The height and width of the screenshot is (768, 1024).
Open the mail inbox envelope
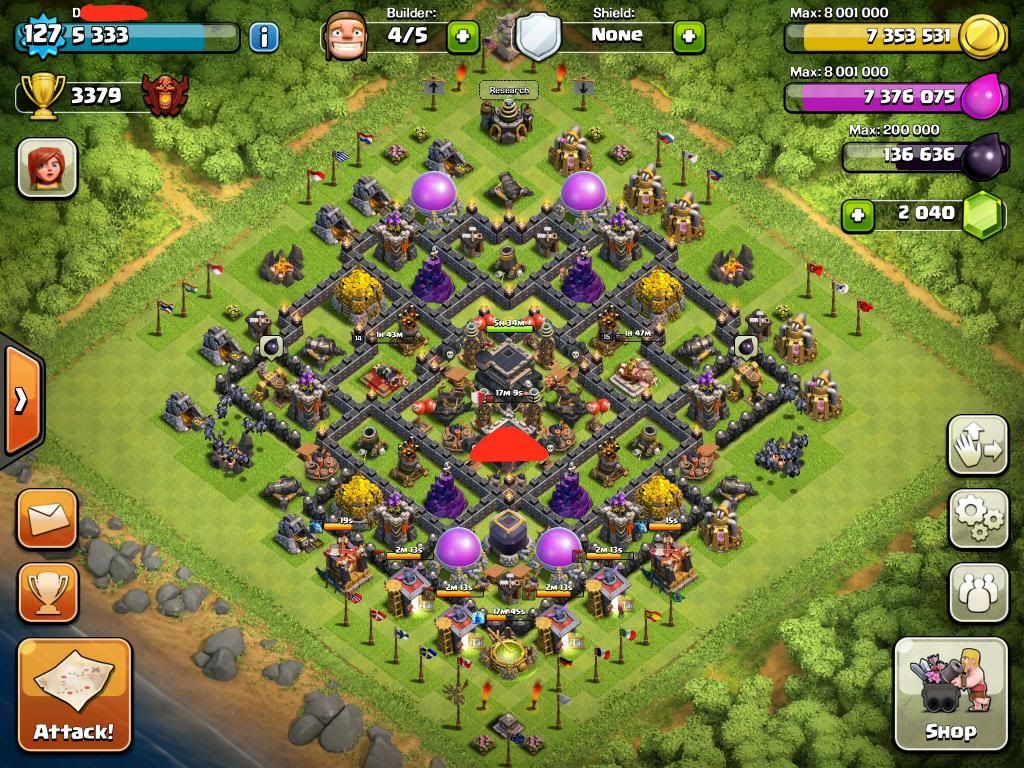tap(47, 519)
